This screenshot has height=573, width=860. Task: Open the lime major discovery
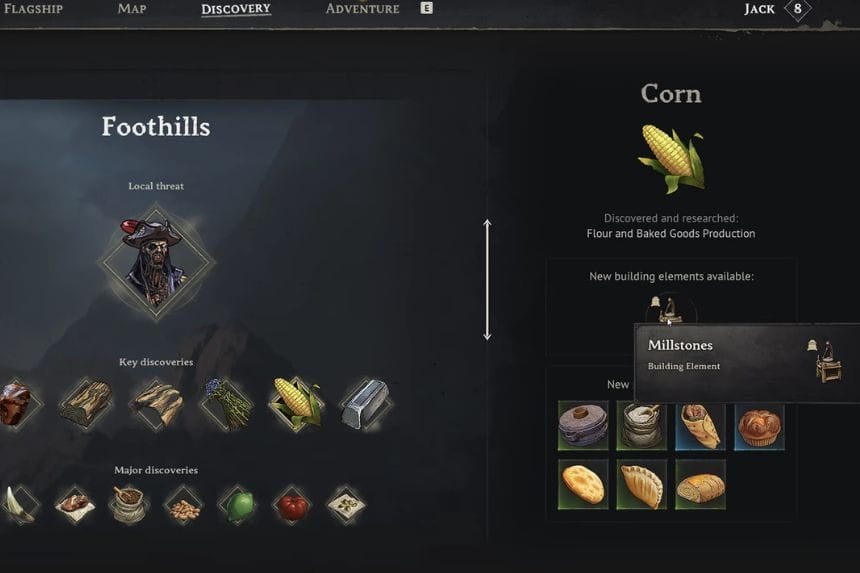(x=238, y=504)
